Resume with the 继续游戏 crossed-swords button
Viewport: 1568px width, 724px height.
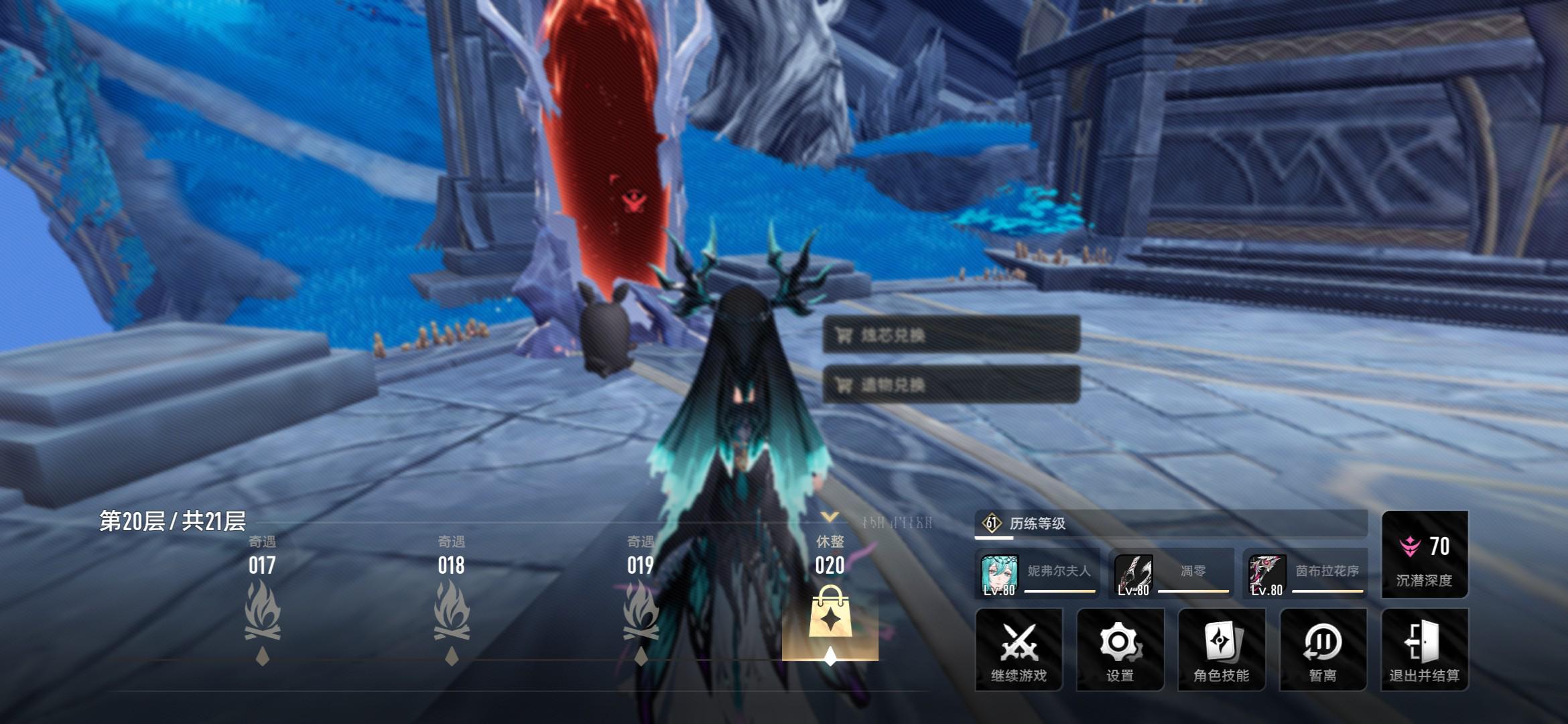click(x=1019, y=649)
